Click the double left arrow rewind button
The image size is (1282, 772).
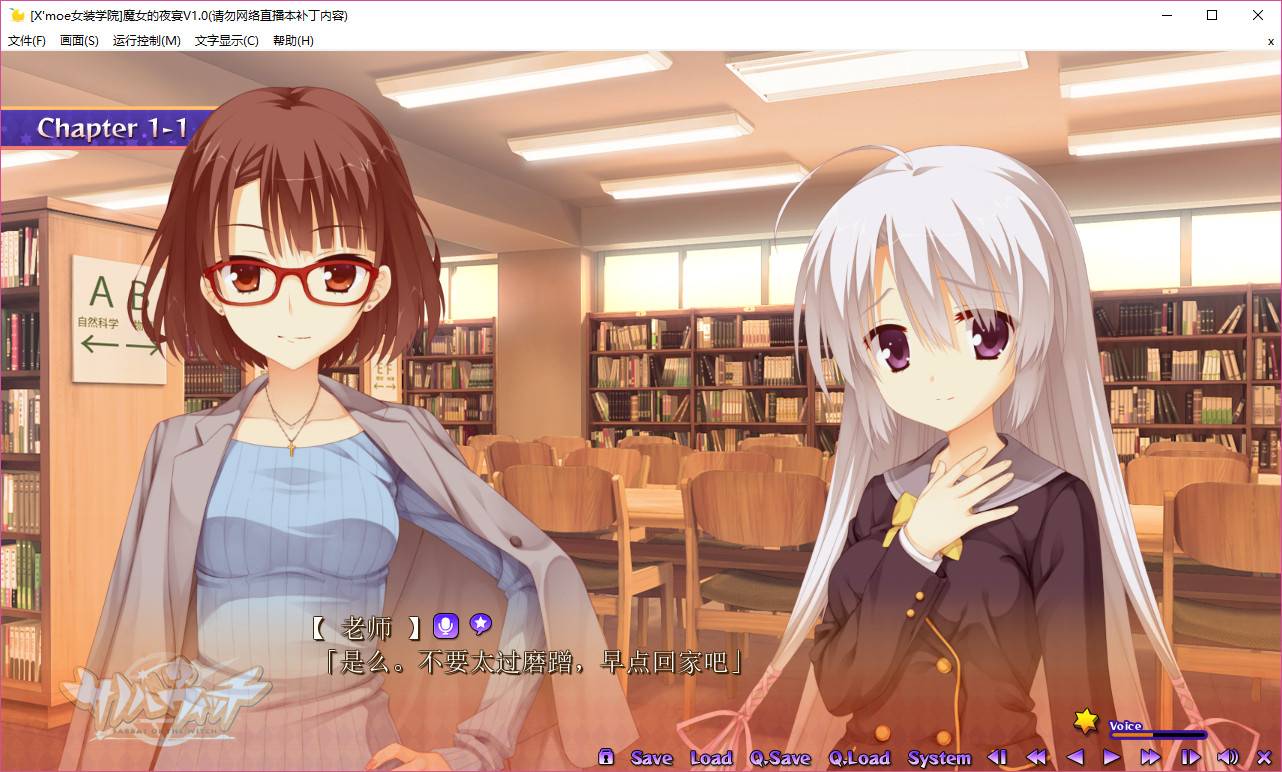[1036, 757]
